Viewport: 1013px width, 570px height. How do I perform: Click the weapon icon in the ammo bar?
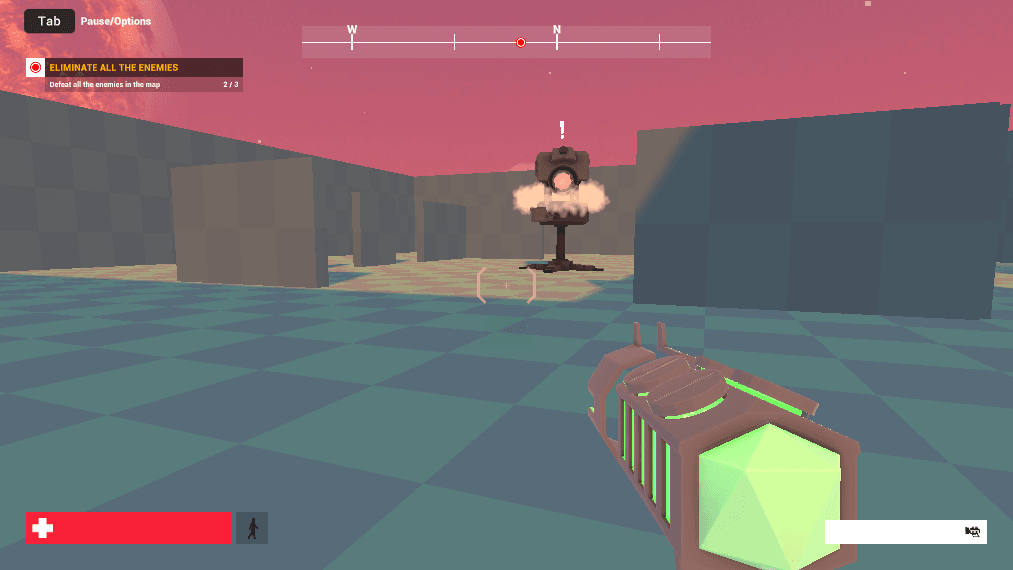(x=972, y=532)
